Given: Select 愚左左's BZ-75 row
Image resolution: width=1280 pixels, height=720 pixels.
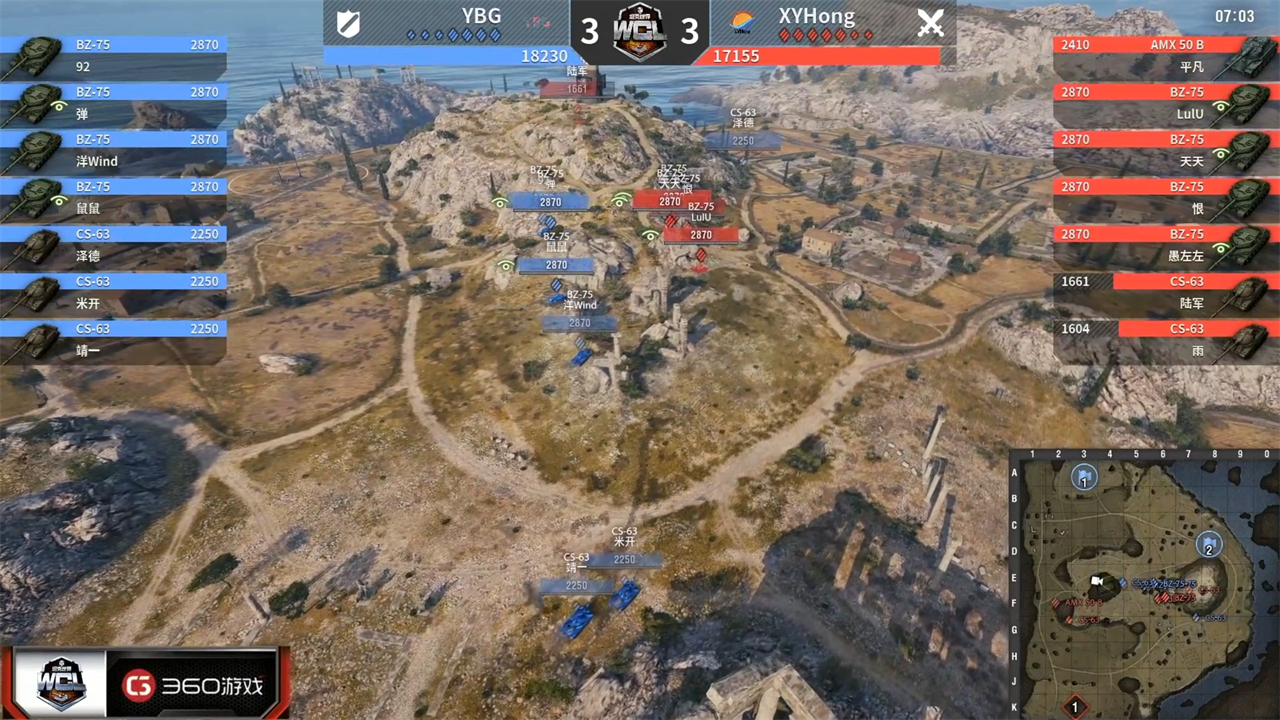Looking at the screenshot, I should (x=1165, y=247).
